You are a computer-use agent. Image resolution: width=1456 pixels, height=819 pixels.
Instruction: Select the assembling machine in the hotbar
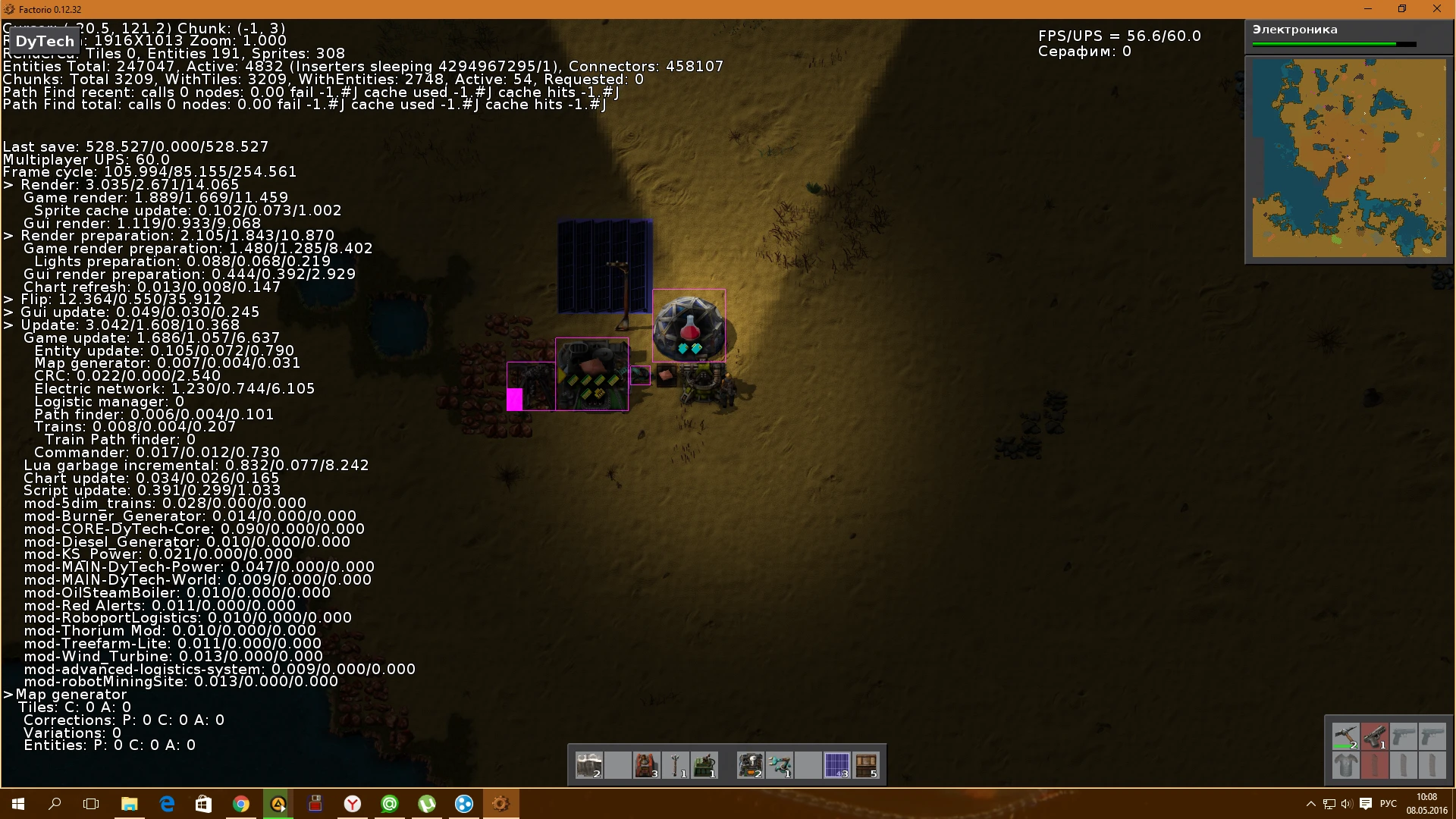(x=751, y=766)
